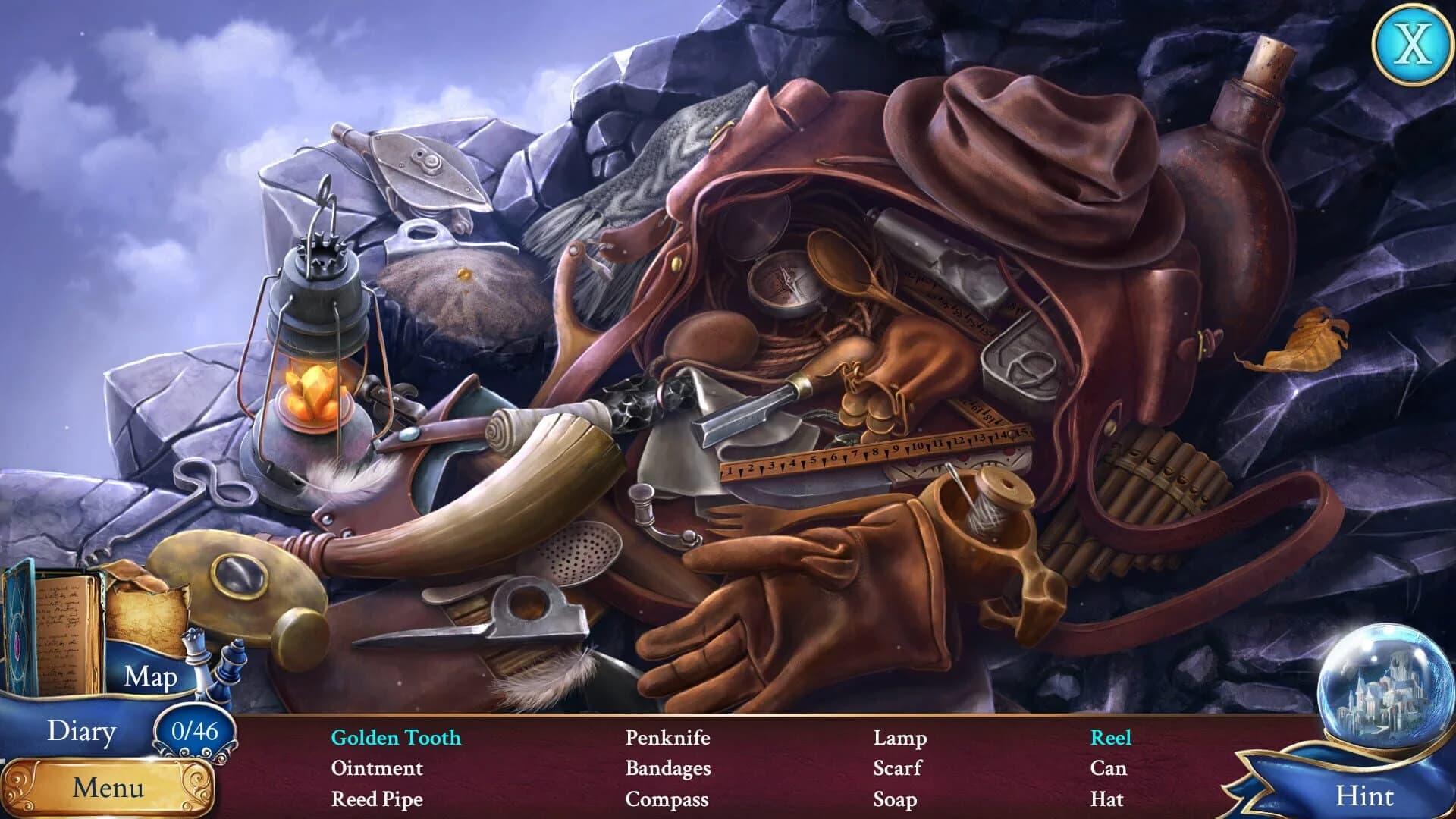Click 'Penknife' in the word list
This screenshot has height=819, width=1456.
(x=667, y=738)
